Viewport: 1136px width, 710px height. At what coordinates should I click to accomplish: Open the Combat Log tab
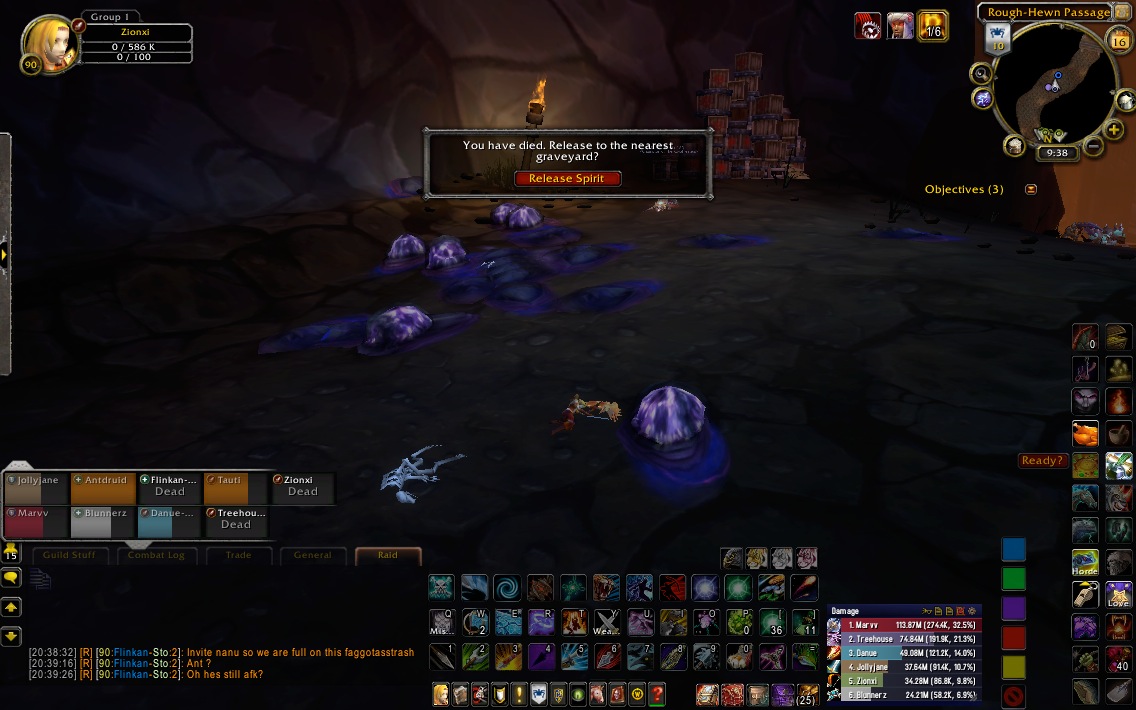click(x=158, y=555)
